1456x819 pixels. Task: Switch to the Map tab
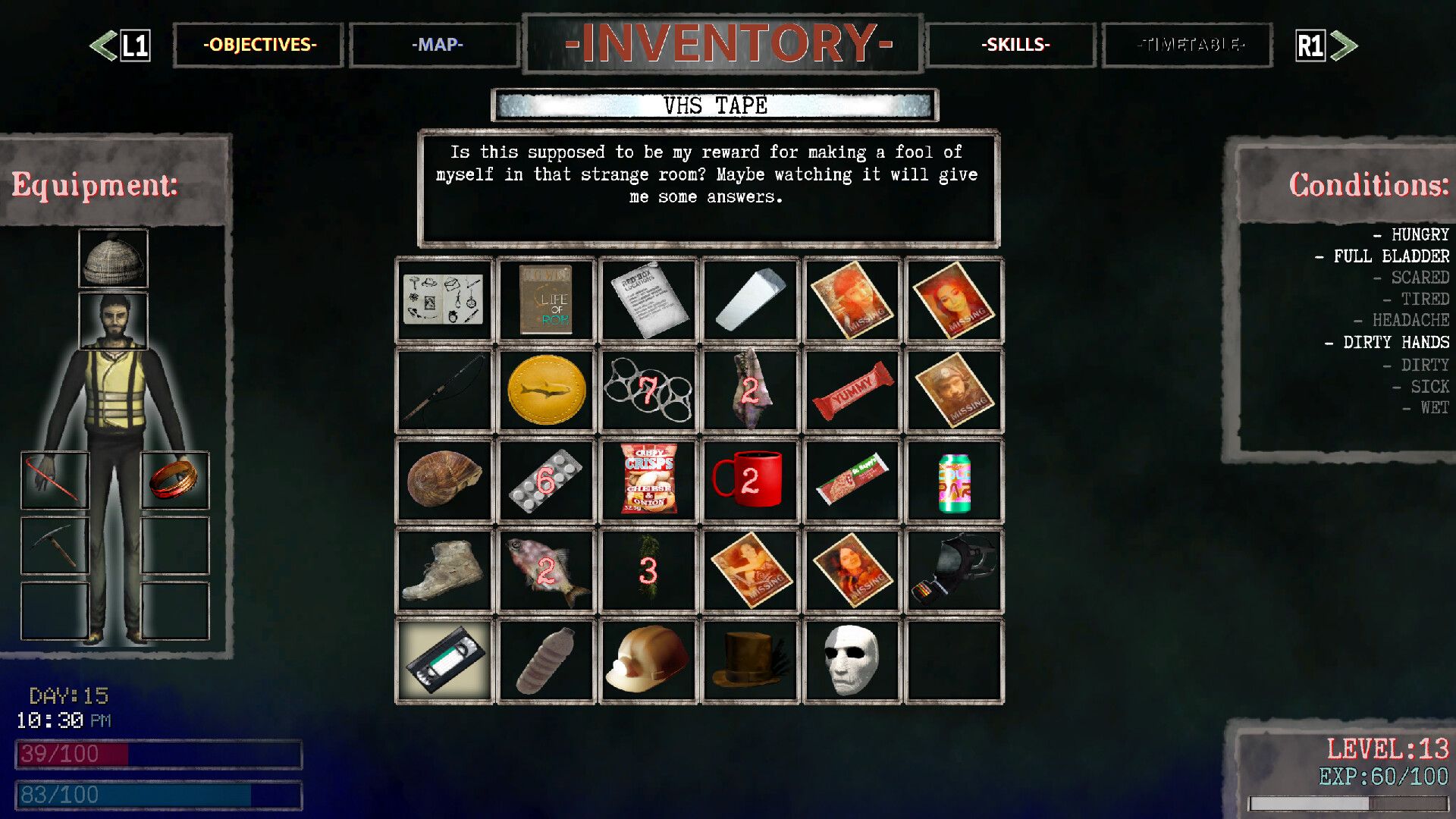(x=436, y=45)
